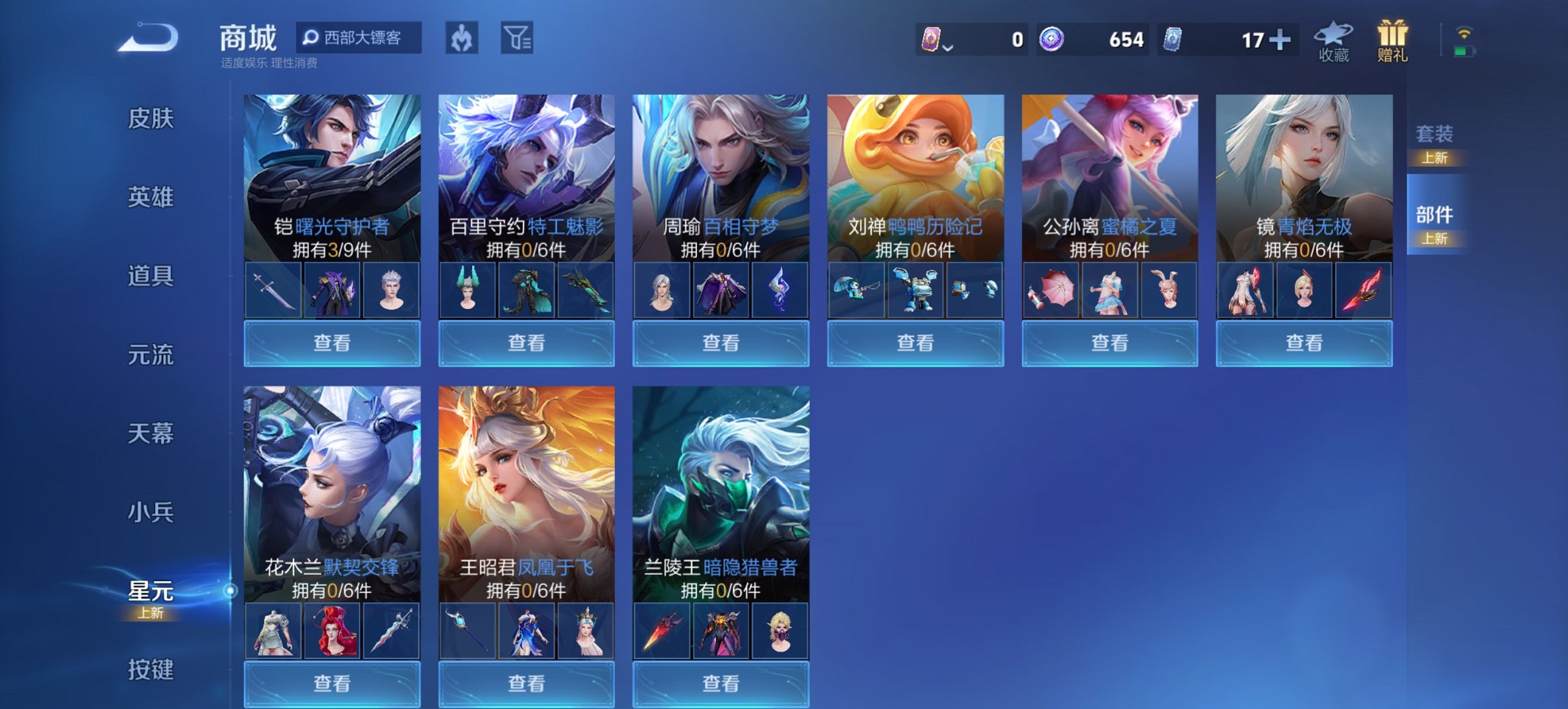Click the 西部大镖客 search field
This screenshot has width=1568, height=709.
coord(360,39)
